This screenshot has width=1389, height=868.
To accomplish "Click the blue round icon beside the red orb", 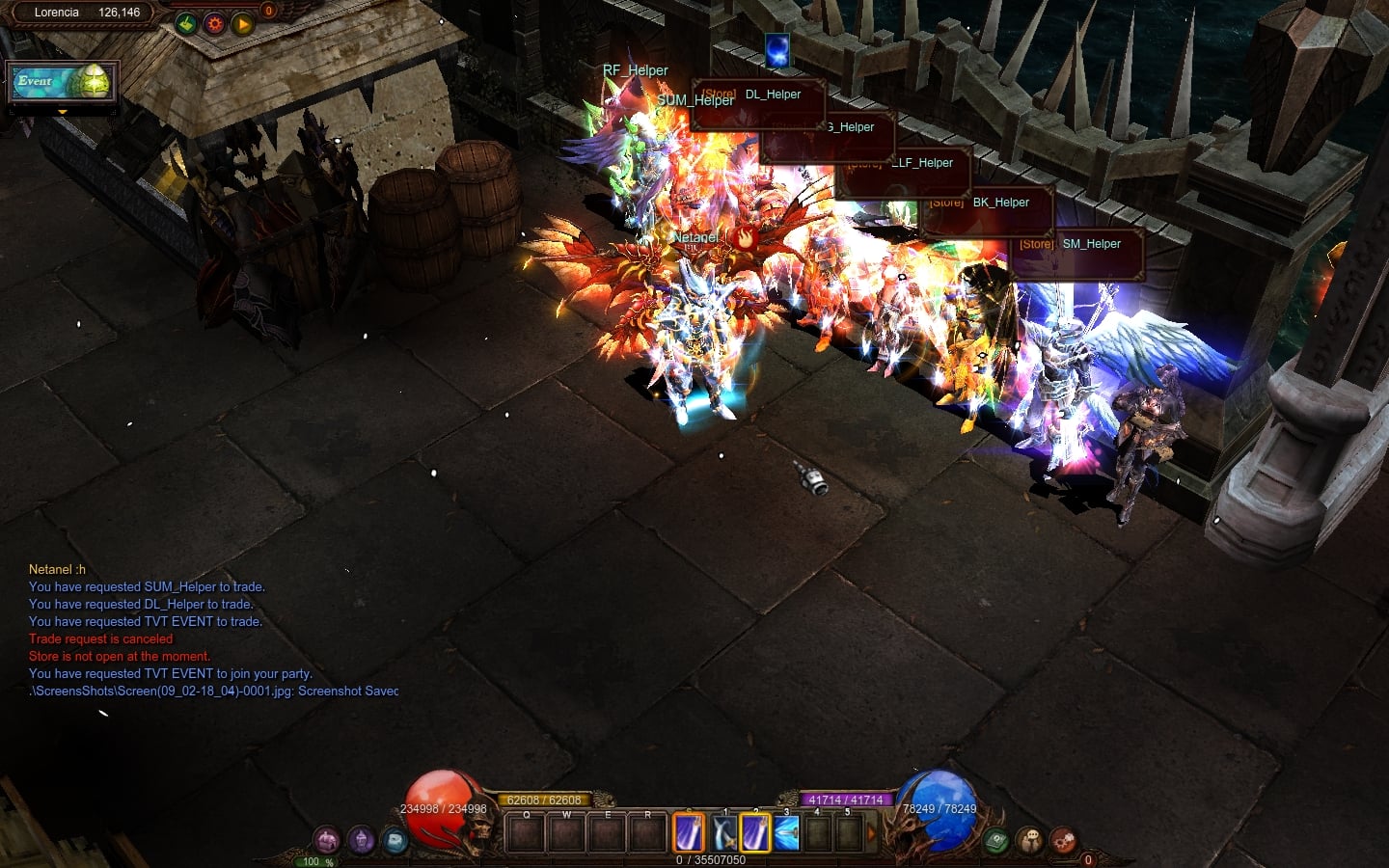I will tap(395, 840).
